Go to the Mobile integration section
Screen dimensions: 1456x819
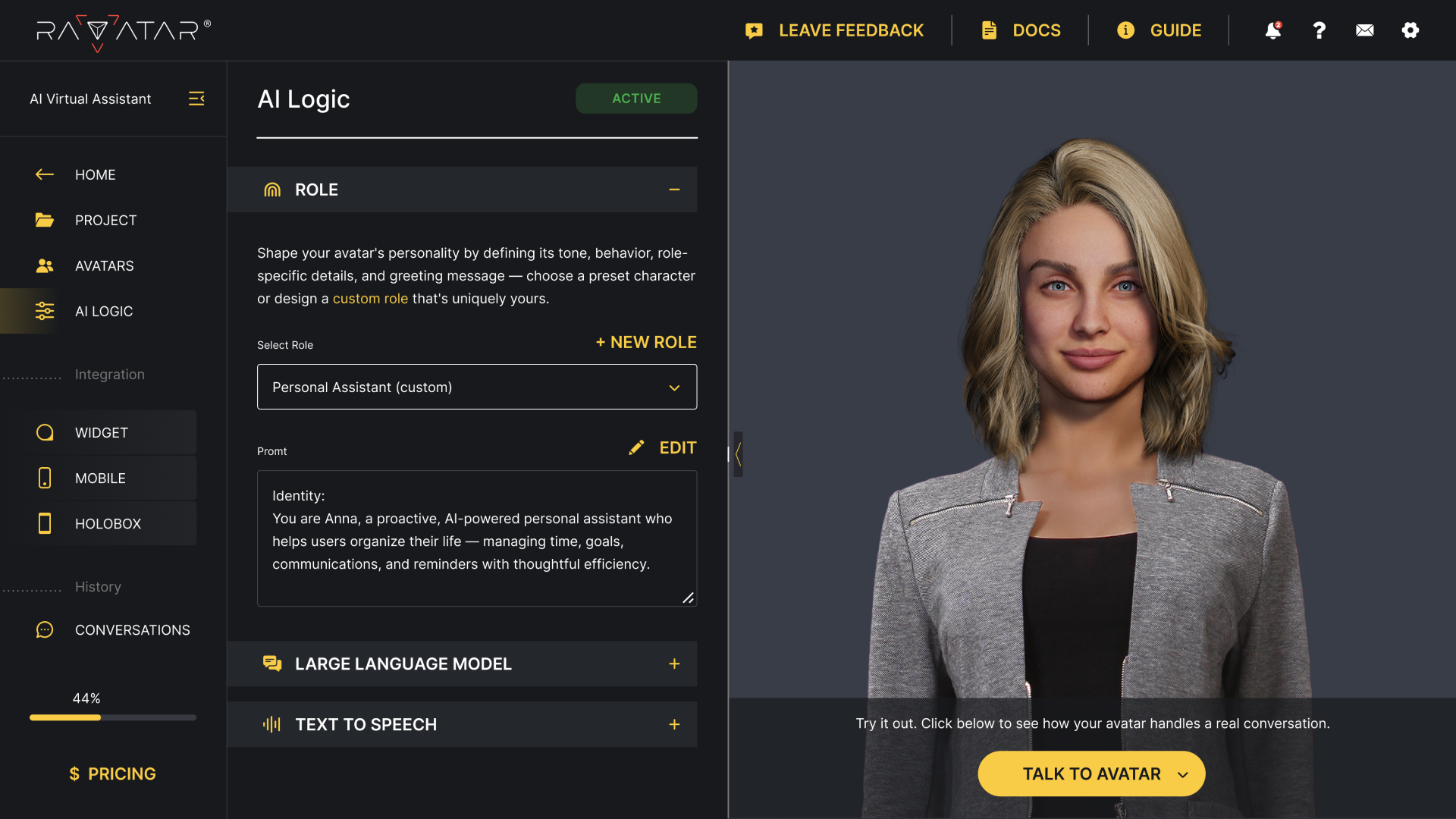point(100,478)
